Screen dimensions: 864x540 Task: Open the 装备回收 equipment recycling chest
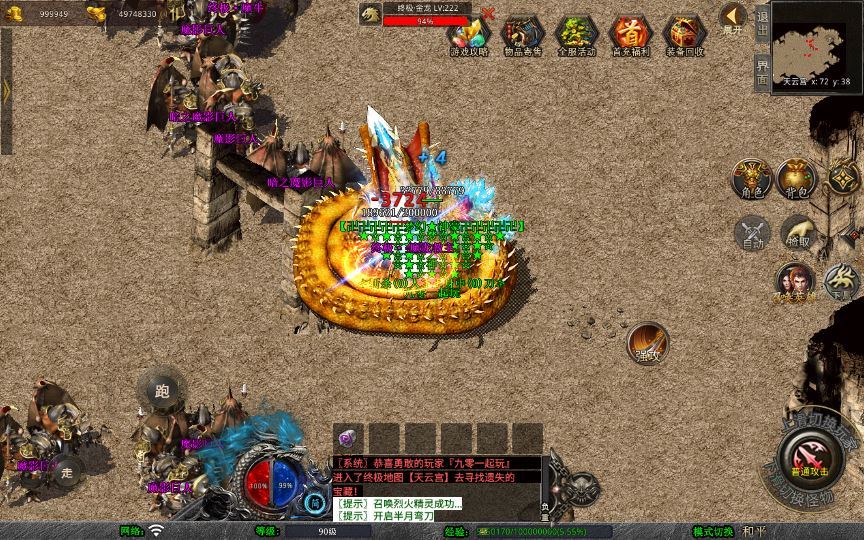[685, 36]
